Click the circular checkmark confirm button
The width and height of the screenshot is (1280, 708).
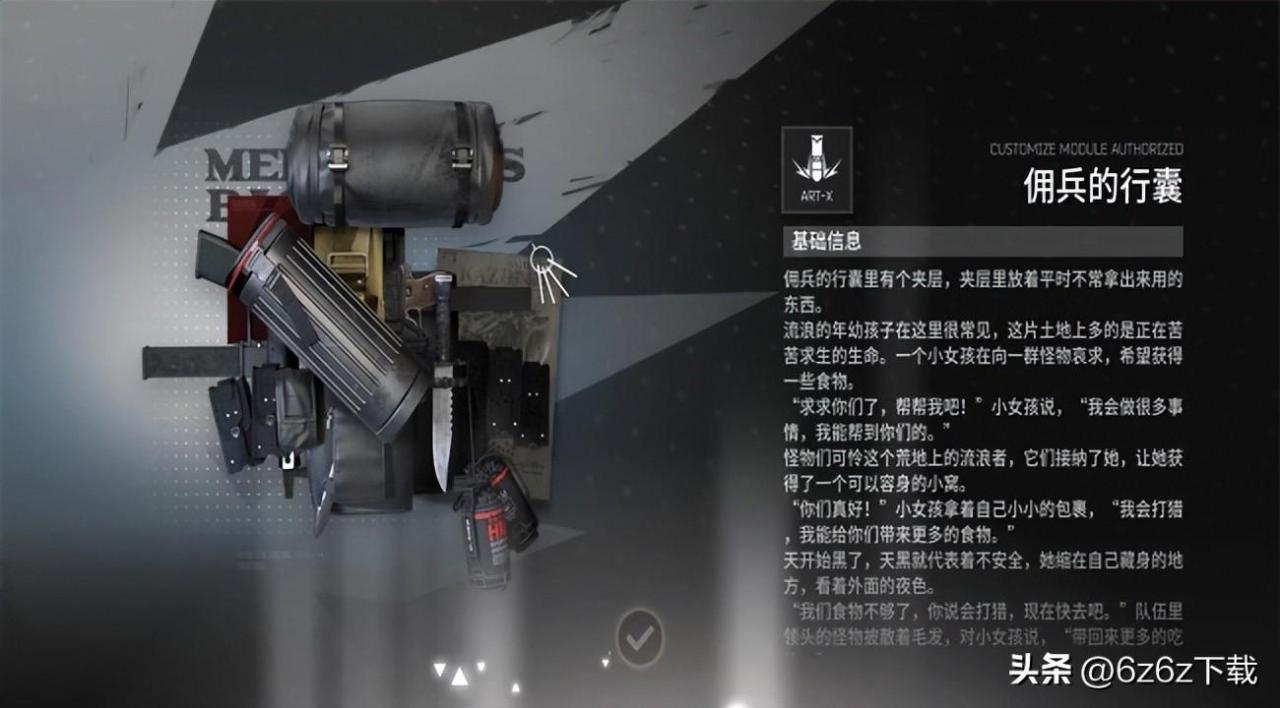click(640, 636)
